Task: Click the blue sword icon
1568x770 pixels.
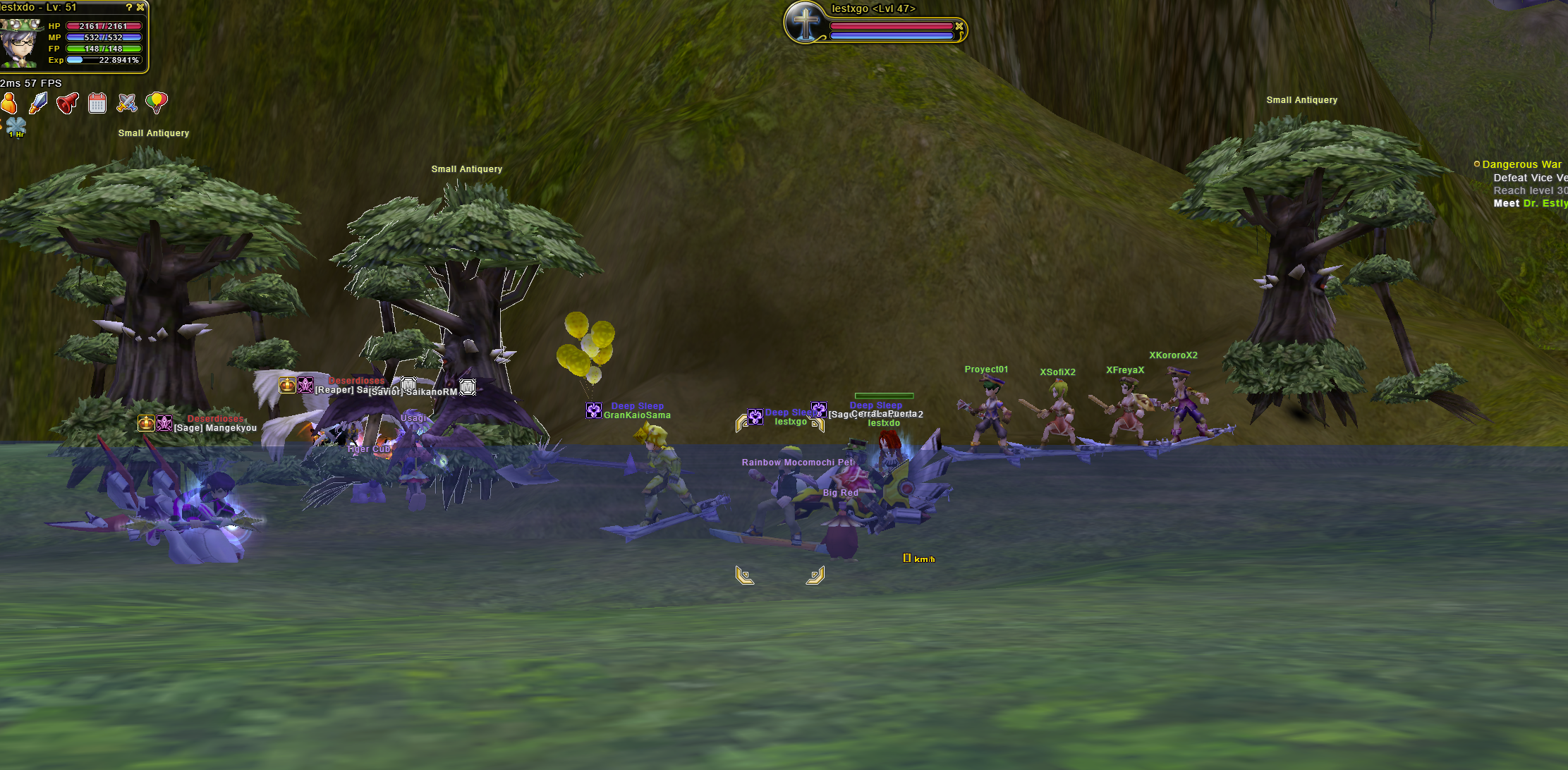Action: coord(38,104)
